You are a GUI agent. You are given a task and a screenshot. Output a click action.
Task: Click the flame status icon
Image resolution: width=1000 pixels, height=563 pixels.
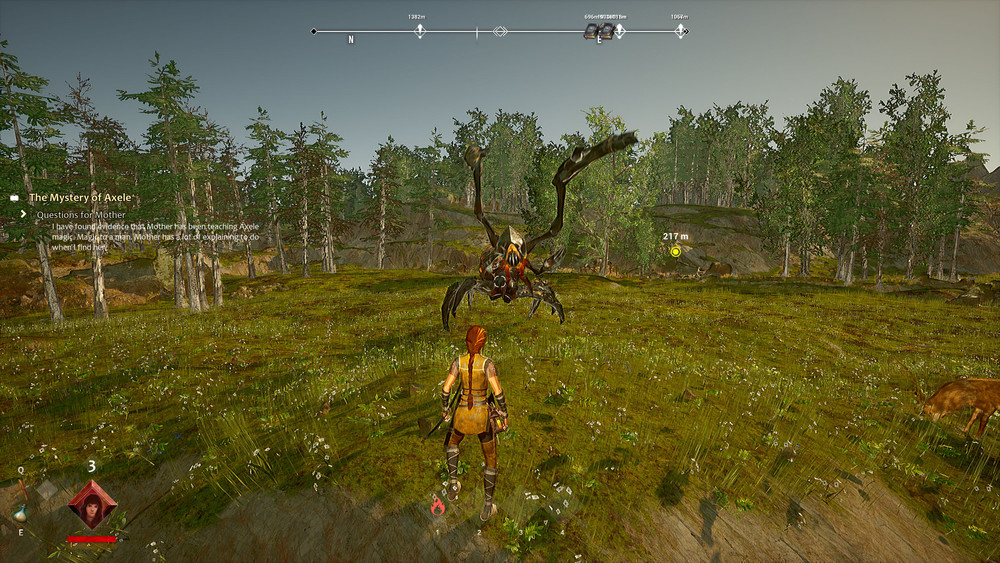tap(437, 506)
